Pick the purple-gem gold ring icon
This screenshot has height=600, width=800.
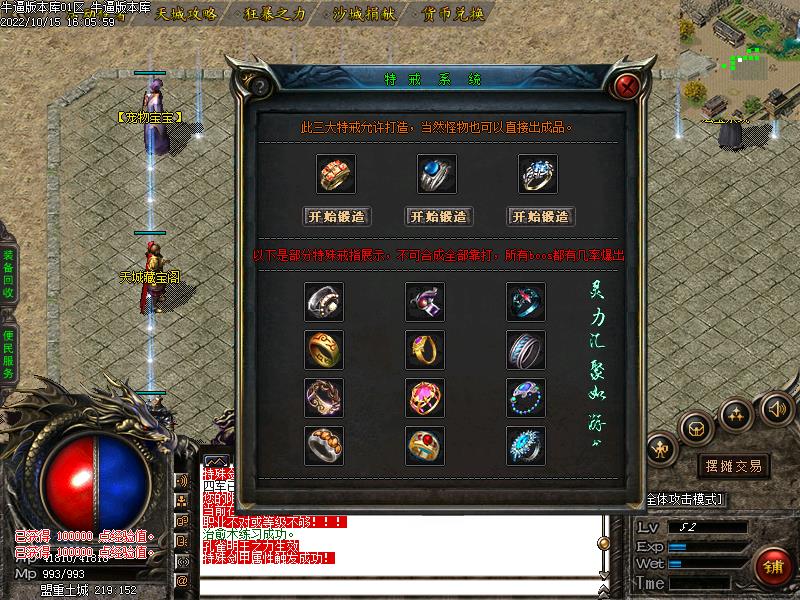point(425,349)
